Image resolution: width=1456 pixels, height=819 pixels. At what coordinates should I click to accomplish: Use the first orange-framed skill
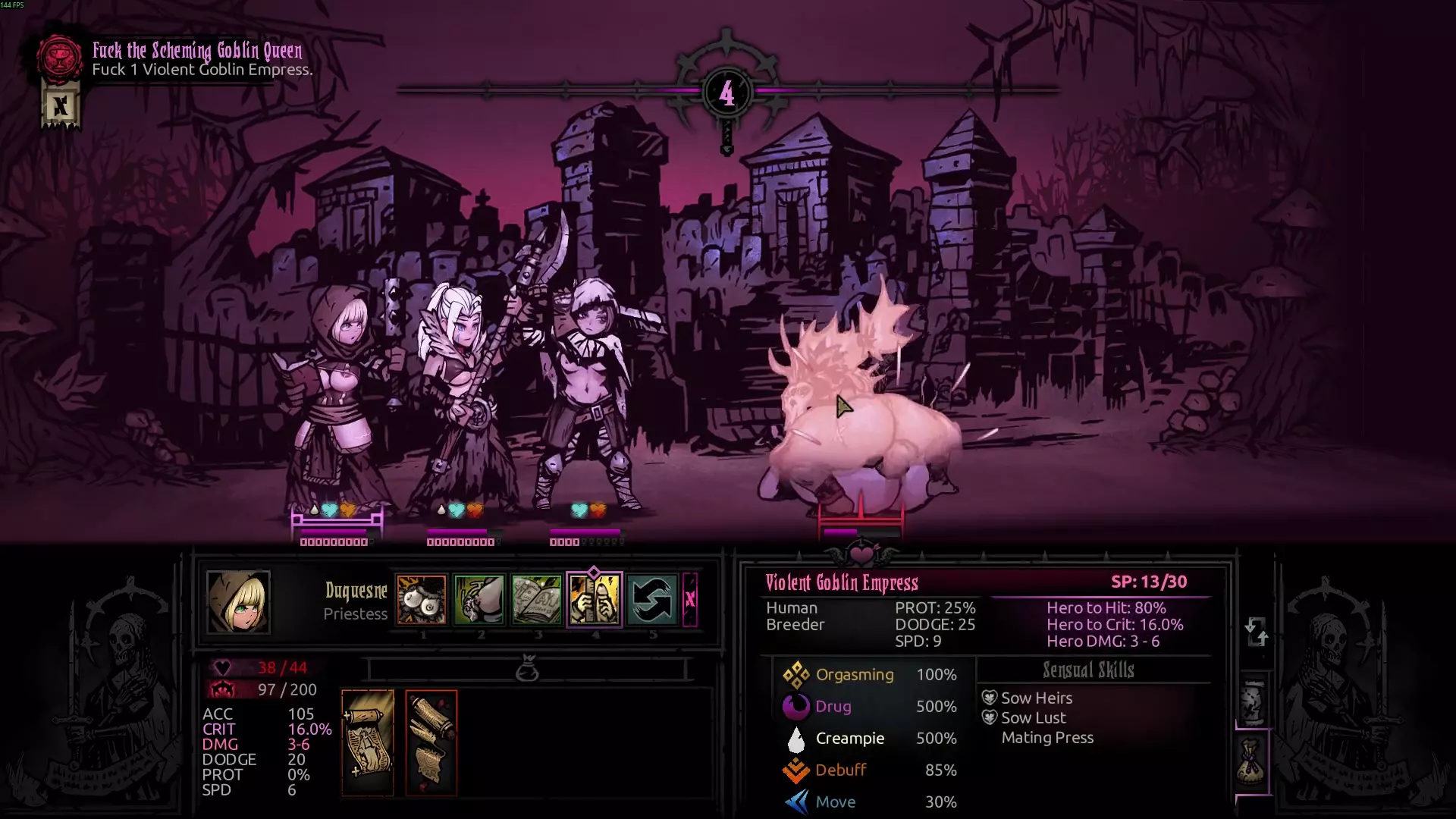click(422, 599)
